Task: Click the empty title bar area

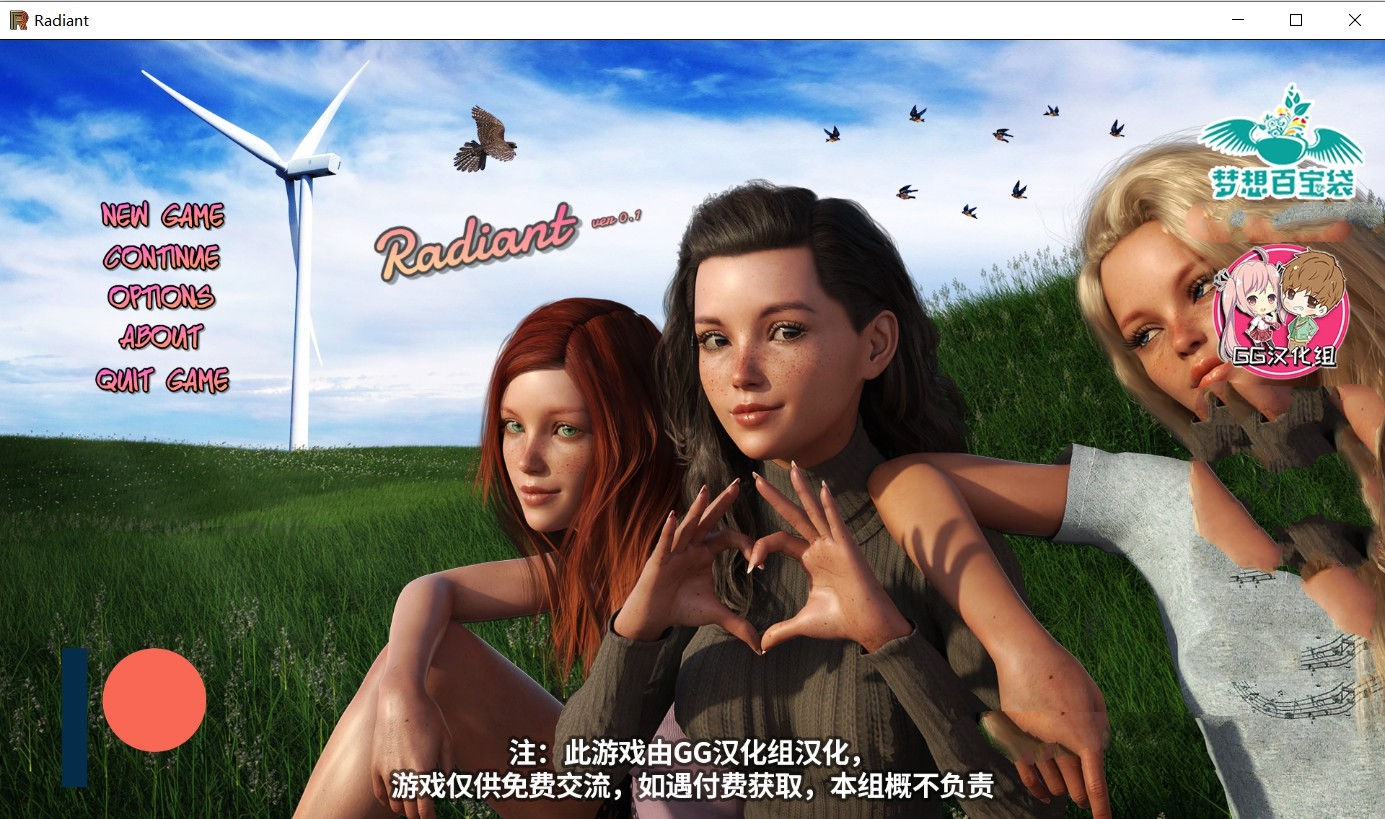Action: point(650,19)
